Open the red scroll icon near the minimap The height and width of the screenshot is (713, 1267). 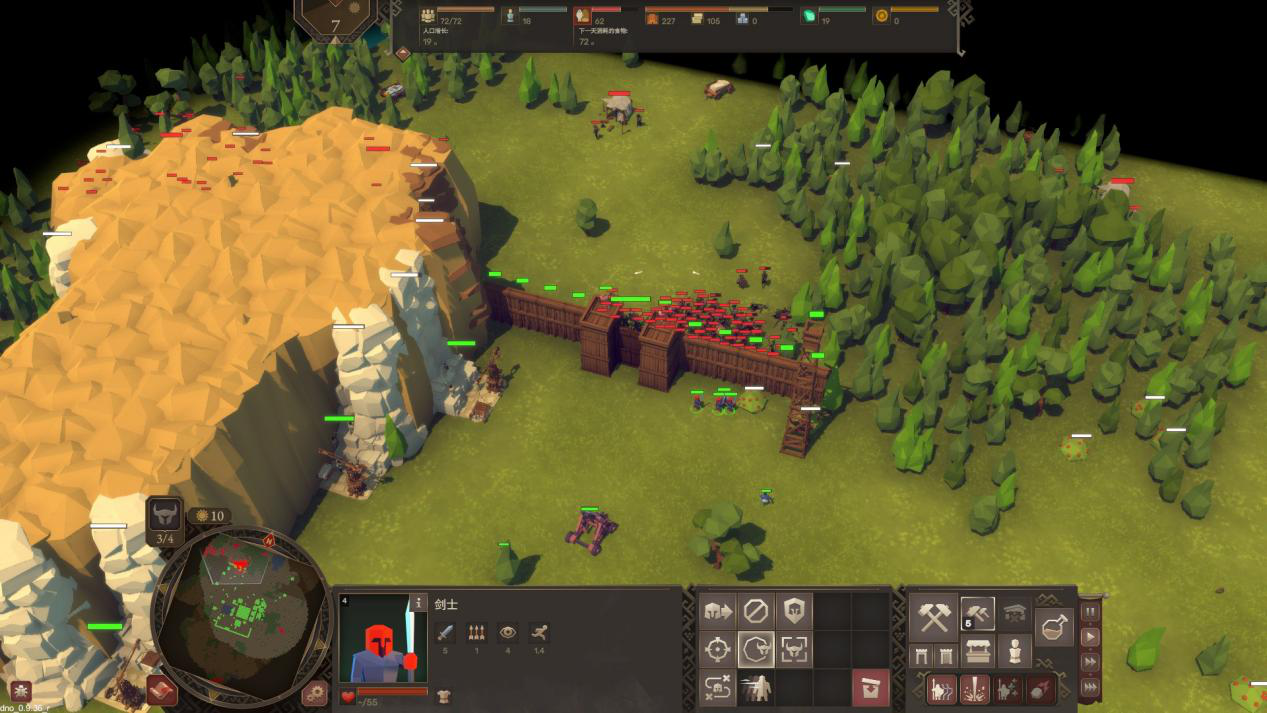tap(160, 689)
